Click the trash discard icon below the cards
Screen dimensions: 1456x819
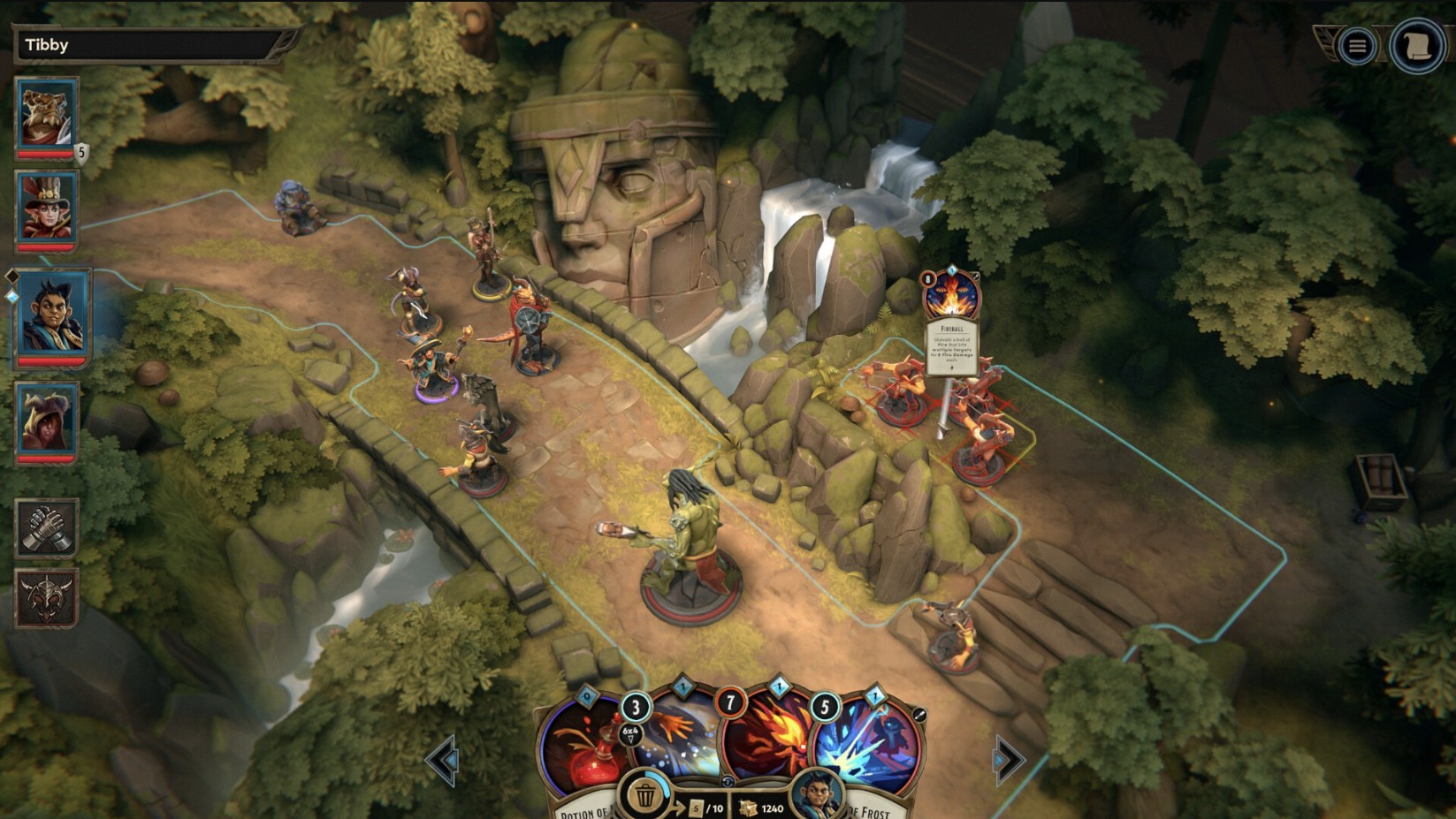644,794
